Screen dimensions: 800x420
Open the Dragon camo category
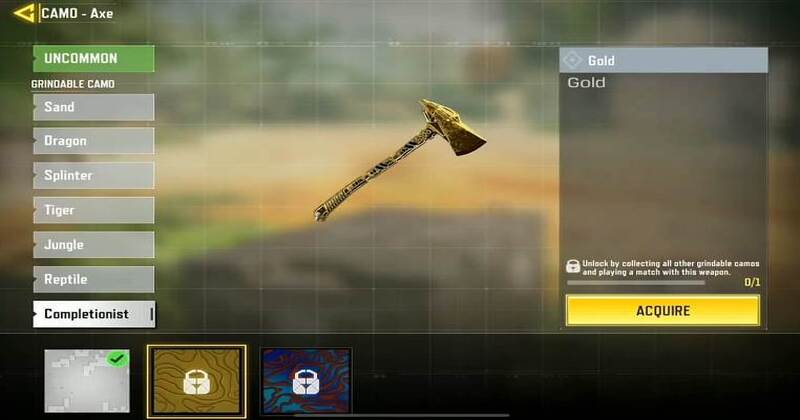point(93,141)
